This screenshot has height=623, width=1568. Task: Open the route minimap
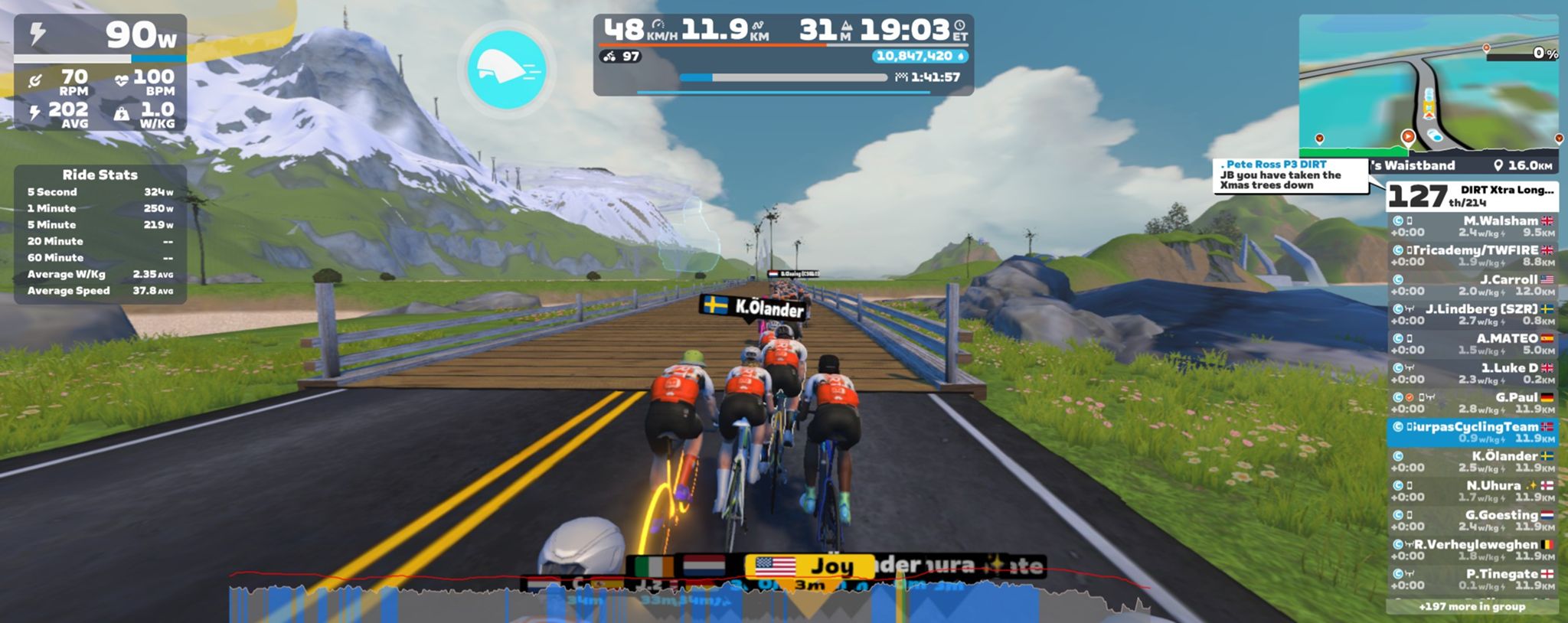pyautogui.click(x=1428, y=84)
